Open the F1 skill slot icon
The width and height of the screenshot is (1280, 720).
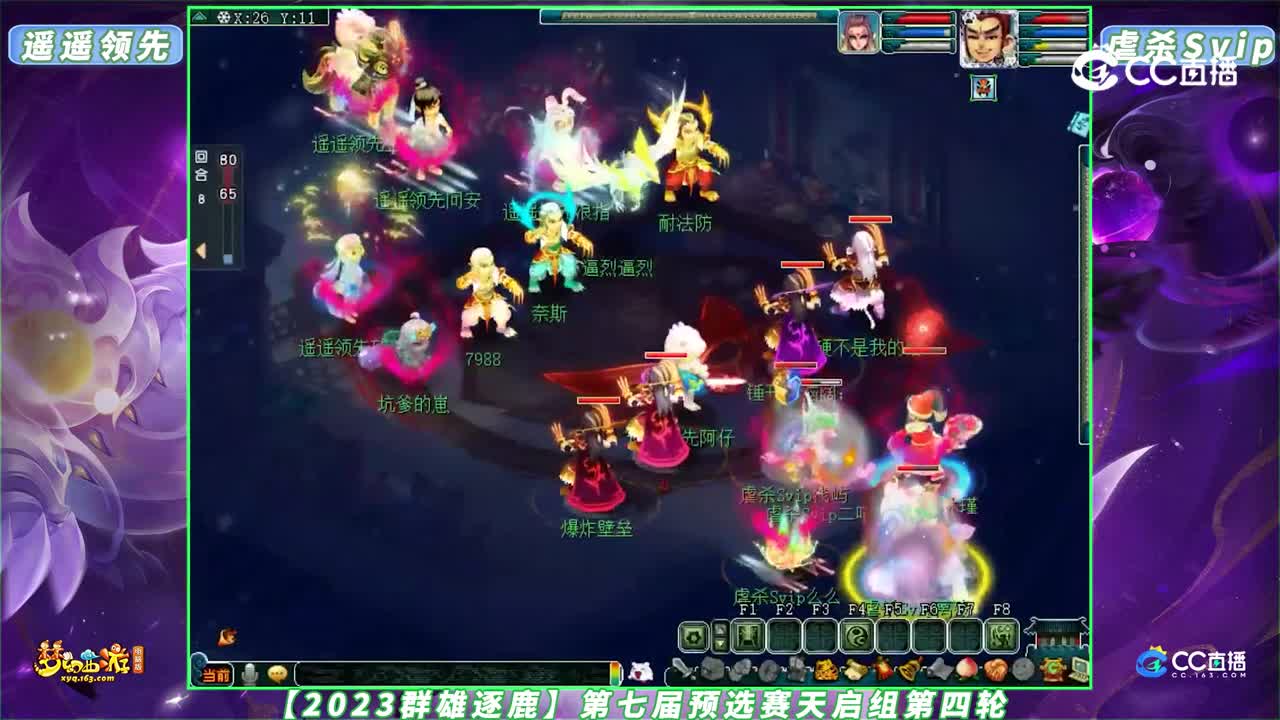click(749, 636)
